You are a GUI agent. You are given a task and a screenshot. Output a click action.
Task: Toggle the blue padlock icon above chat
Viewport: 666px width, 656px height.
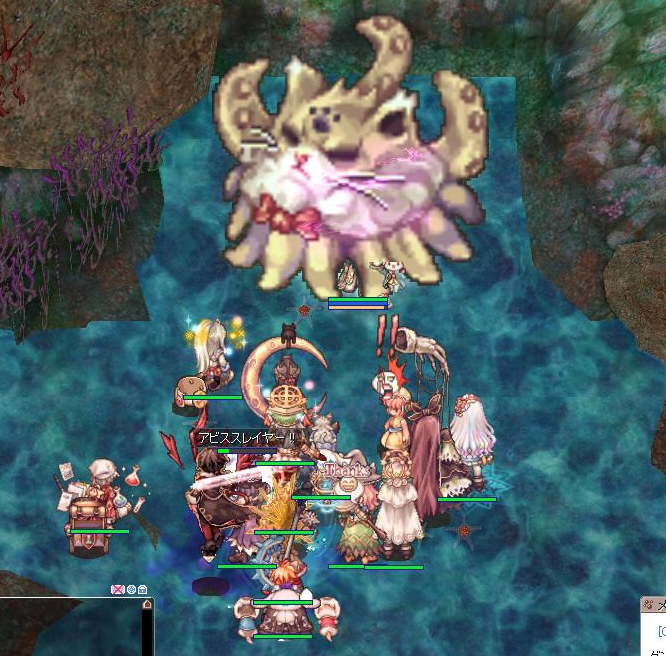(143, 590)
